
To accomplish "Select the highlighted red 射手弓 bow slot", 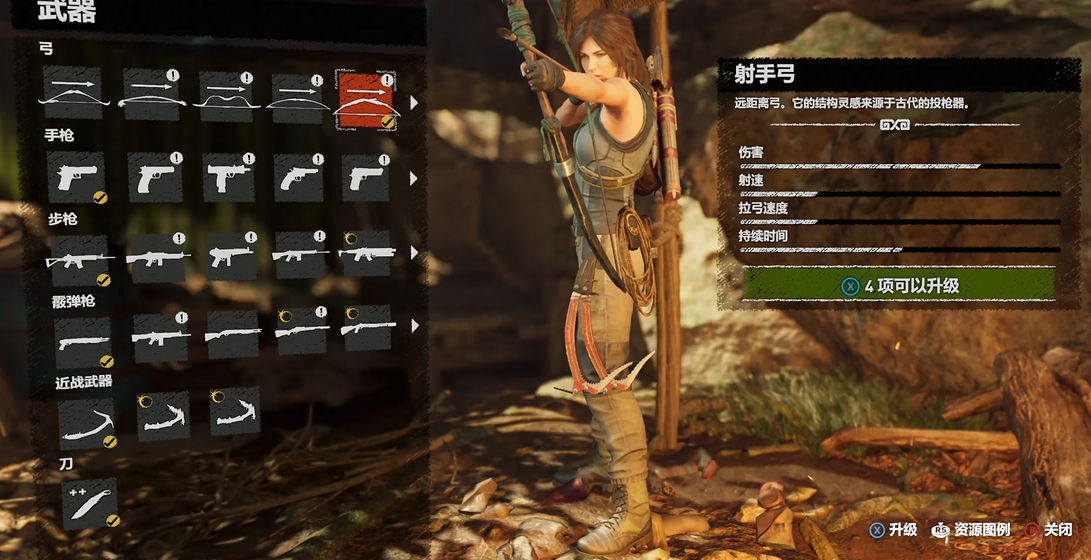I will tap(365, 99).
